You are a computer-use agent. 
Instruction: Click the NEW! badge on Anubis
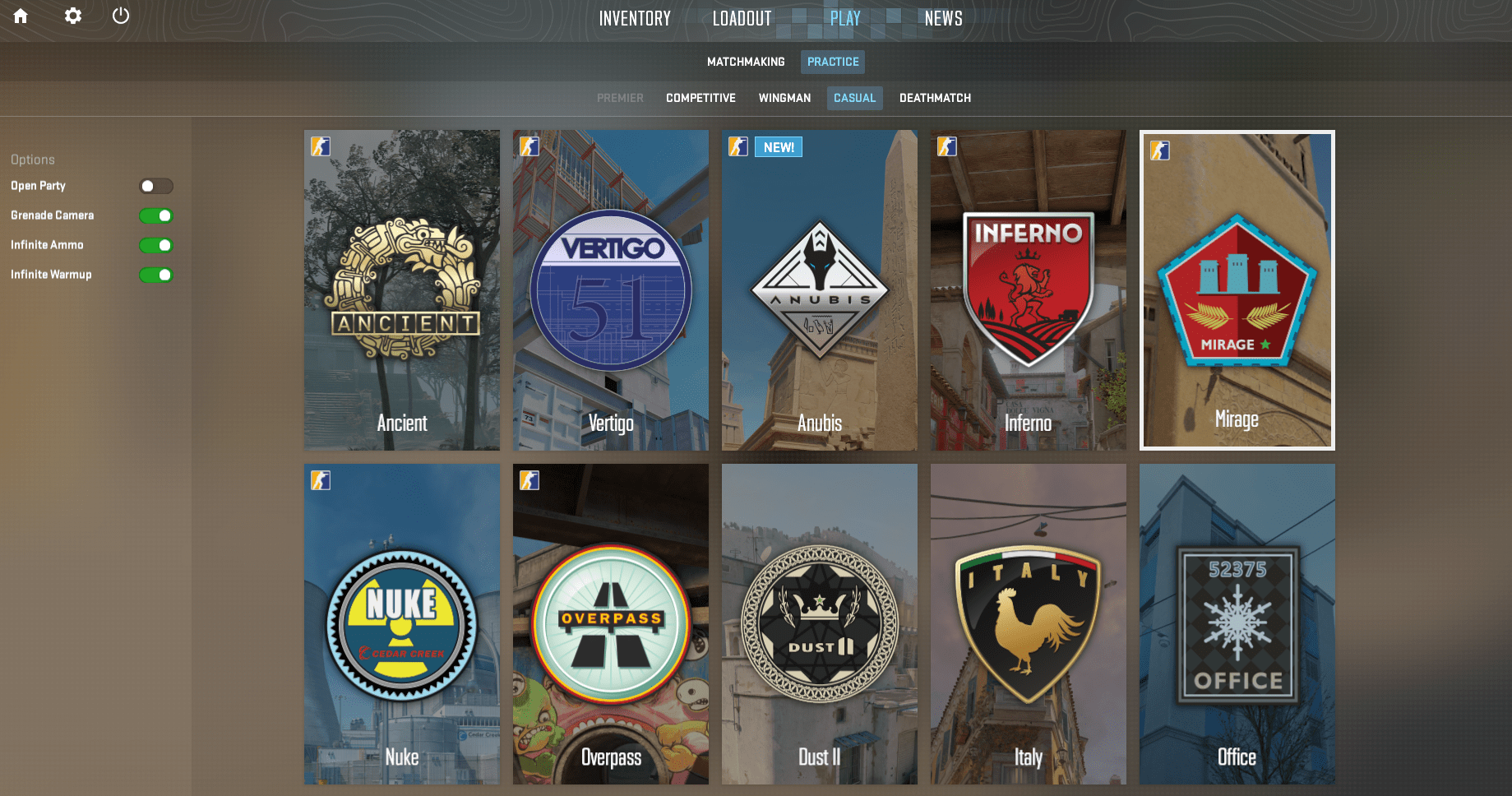coord(778,146)
